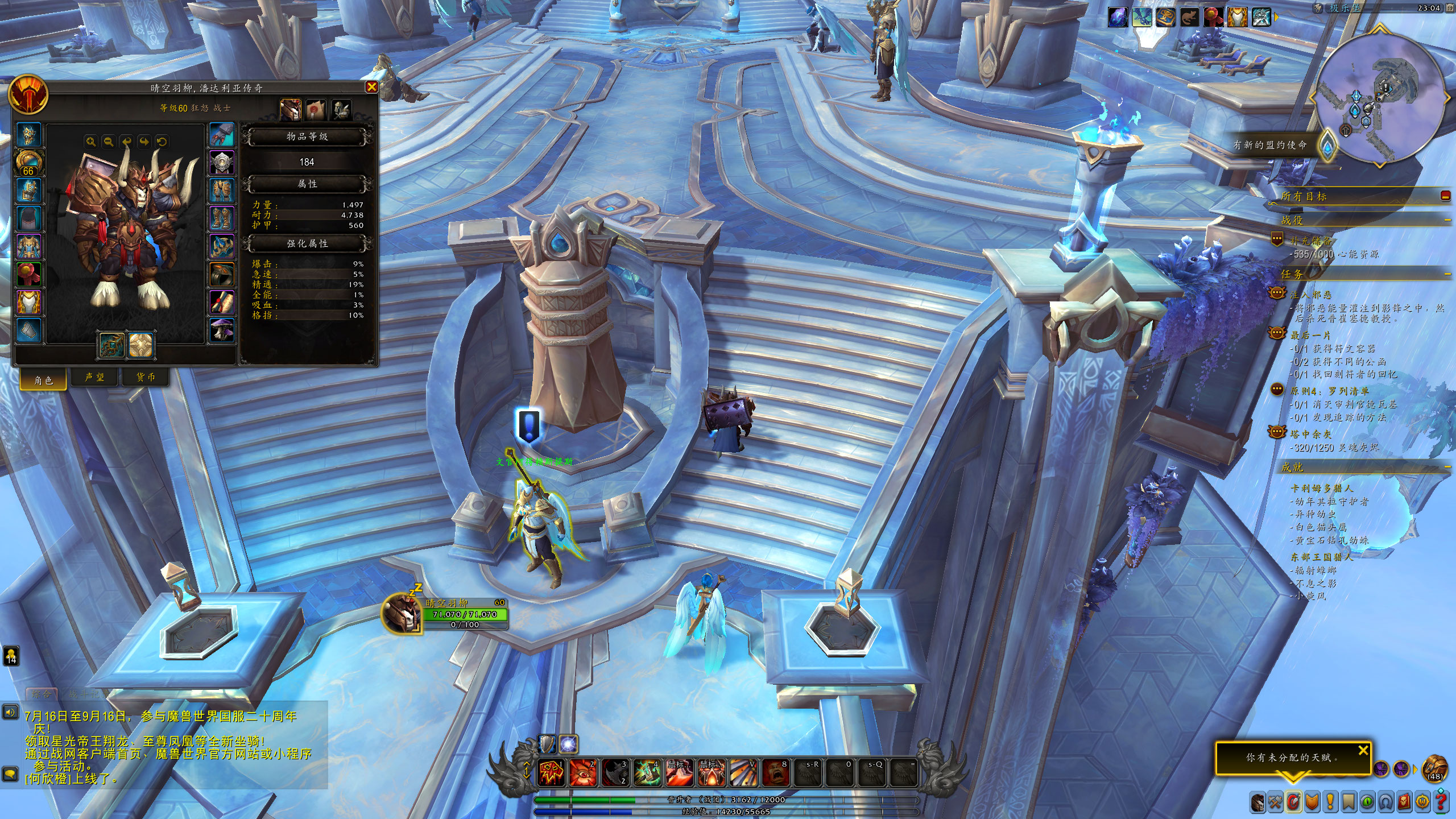Open the main backpack with 48 slots
Image resolution: width=1456 pixels, height=819 pixels.
pyautogui.click(x=1435, y=769)
